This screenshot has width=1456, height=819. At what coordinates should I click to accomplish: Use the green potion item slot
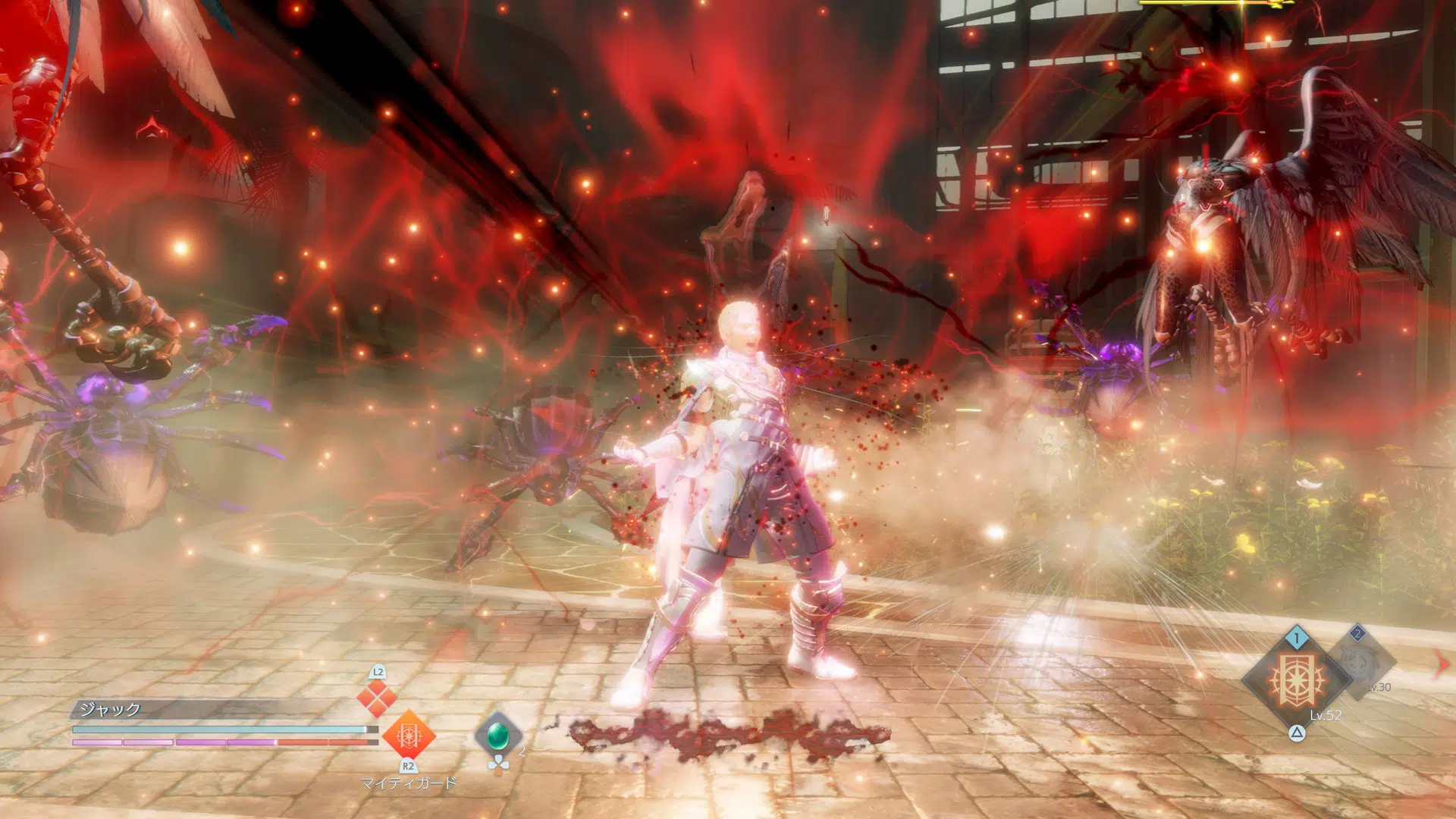click(497, 735)
